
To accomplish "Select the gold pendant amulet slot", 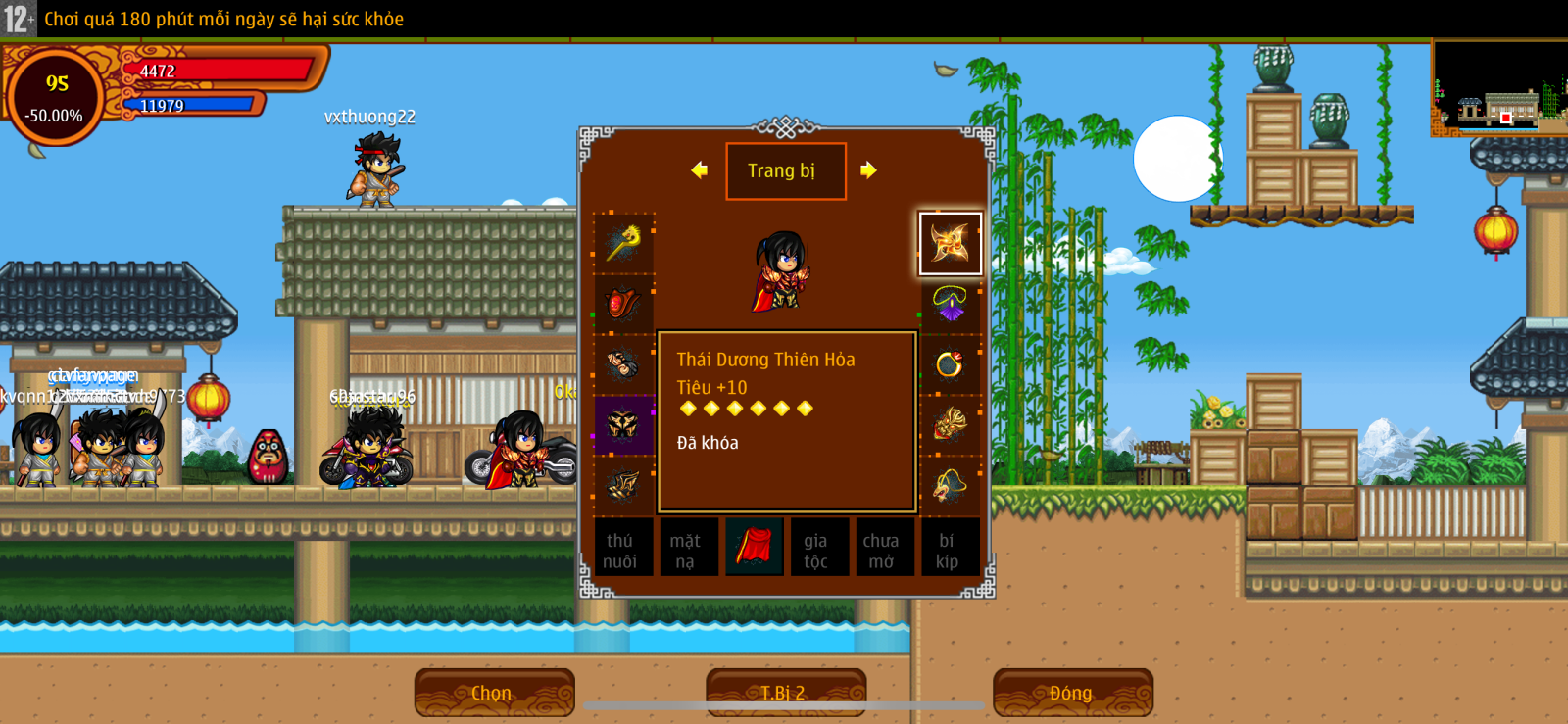I will [950, 485].
